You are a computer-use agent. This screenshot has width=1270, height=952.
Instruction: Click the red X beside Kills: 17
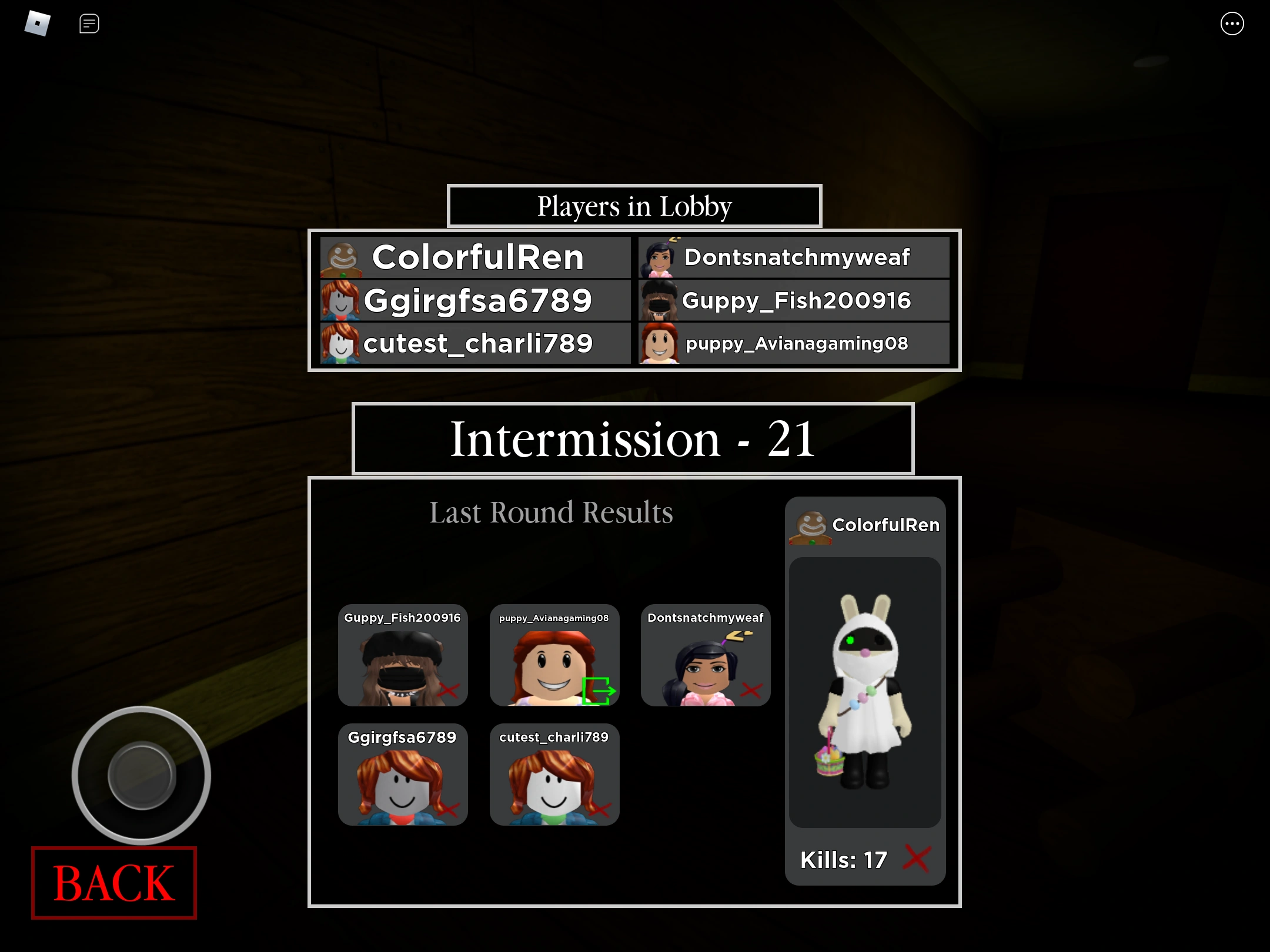pyautogui.click(x=918, y=859)
